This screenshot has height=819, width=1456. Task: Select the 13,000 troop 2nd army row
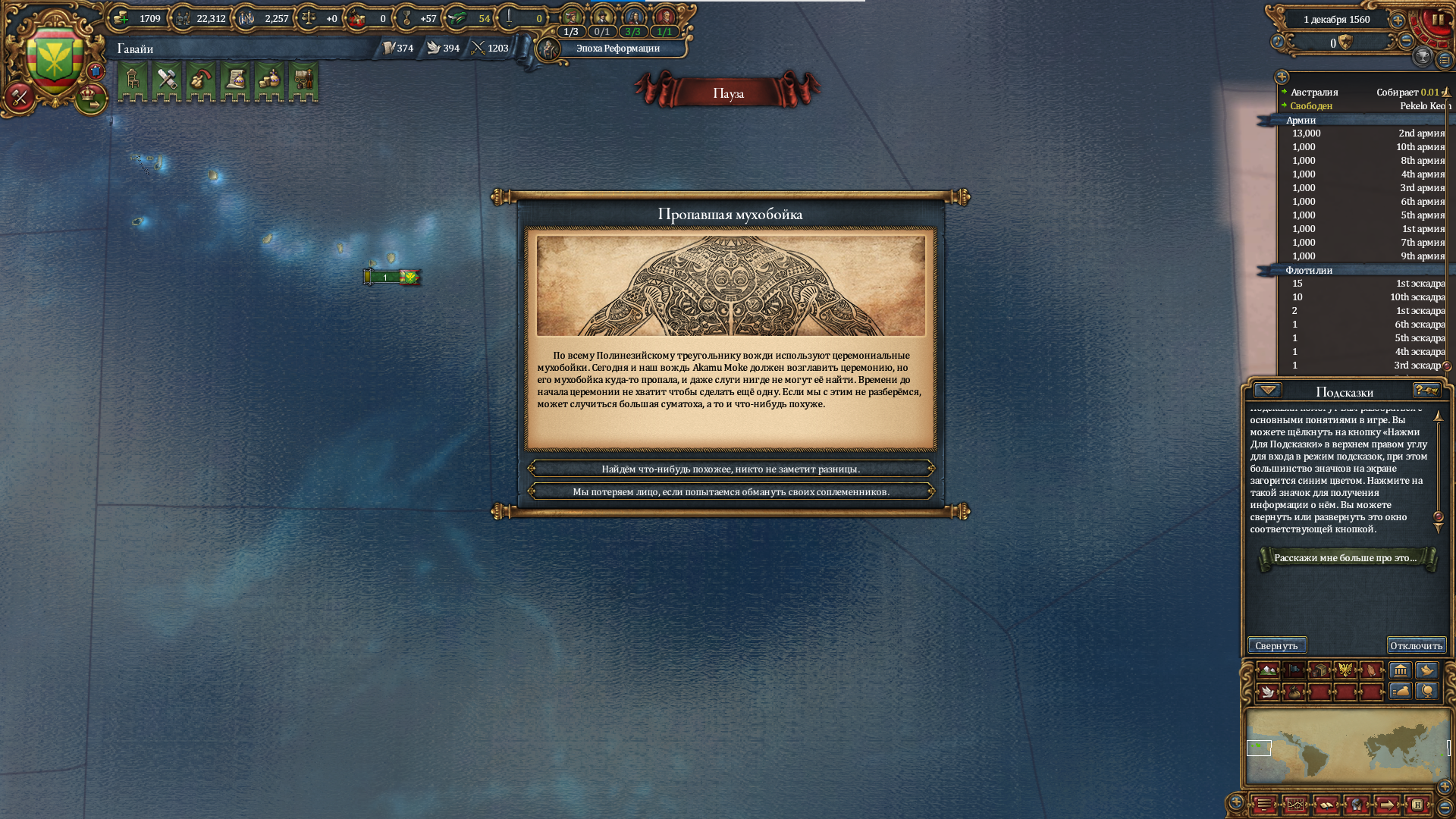[1365, 133]
